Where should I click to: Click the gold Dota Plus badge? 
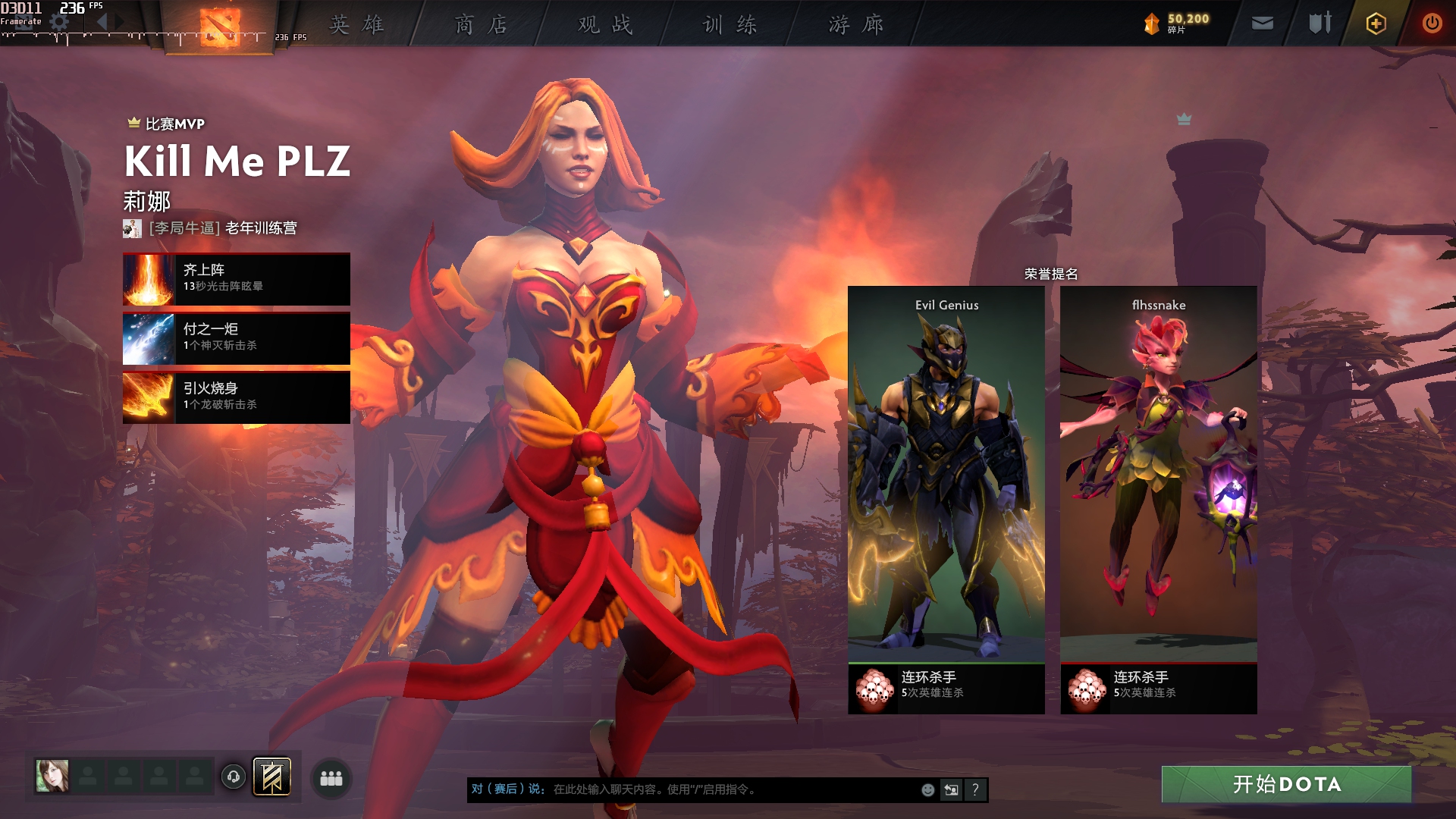[1376, 24]
